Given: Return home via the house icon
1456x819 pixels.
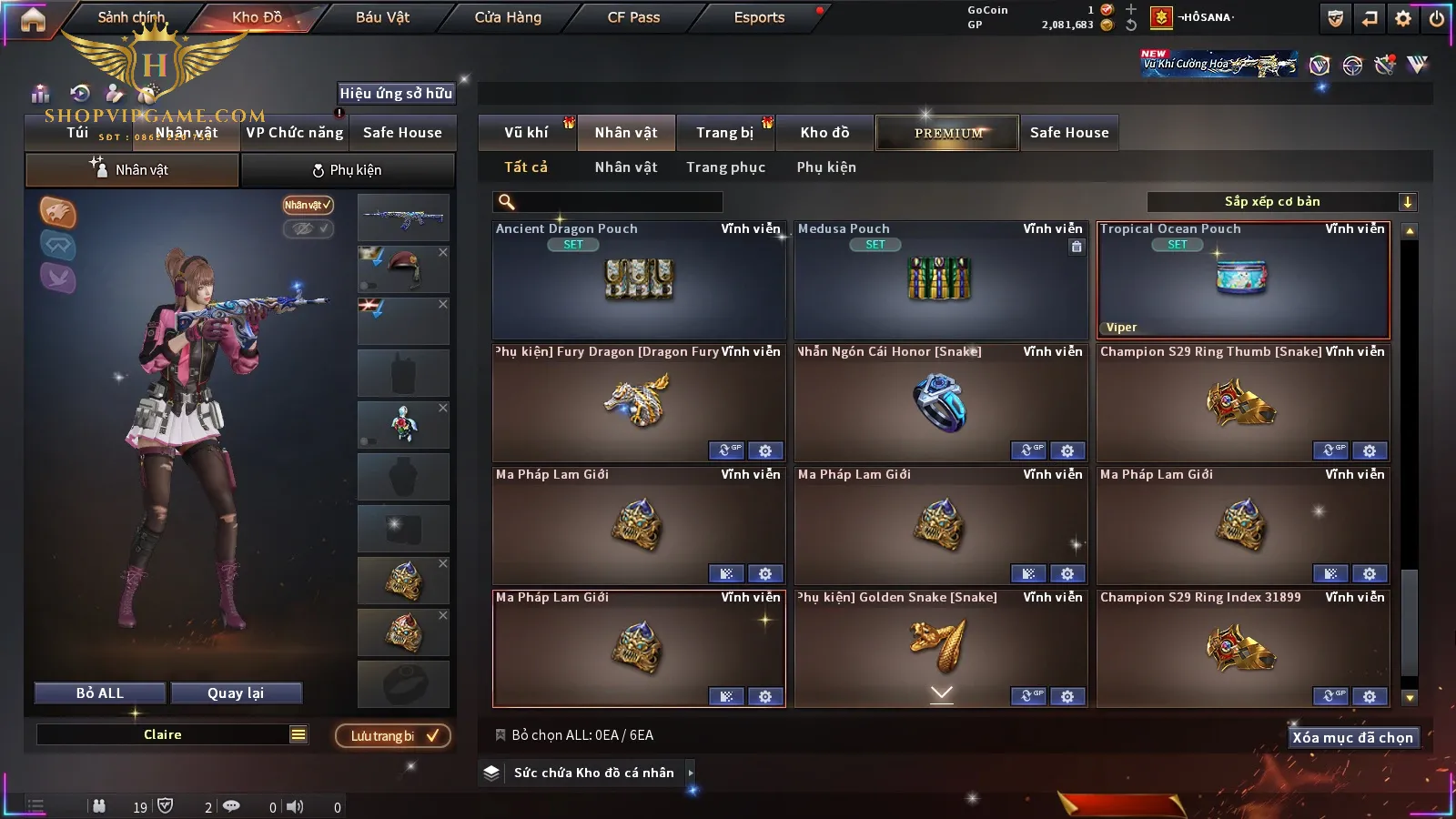Looking at the screenshot, I should pyautogui.click(x=33, y=19).
